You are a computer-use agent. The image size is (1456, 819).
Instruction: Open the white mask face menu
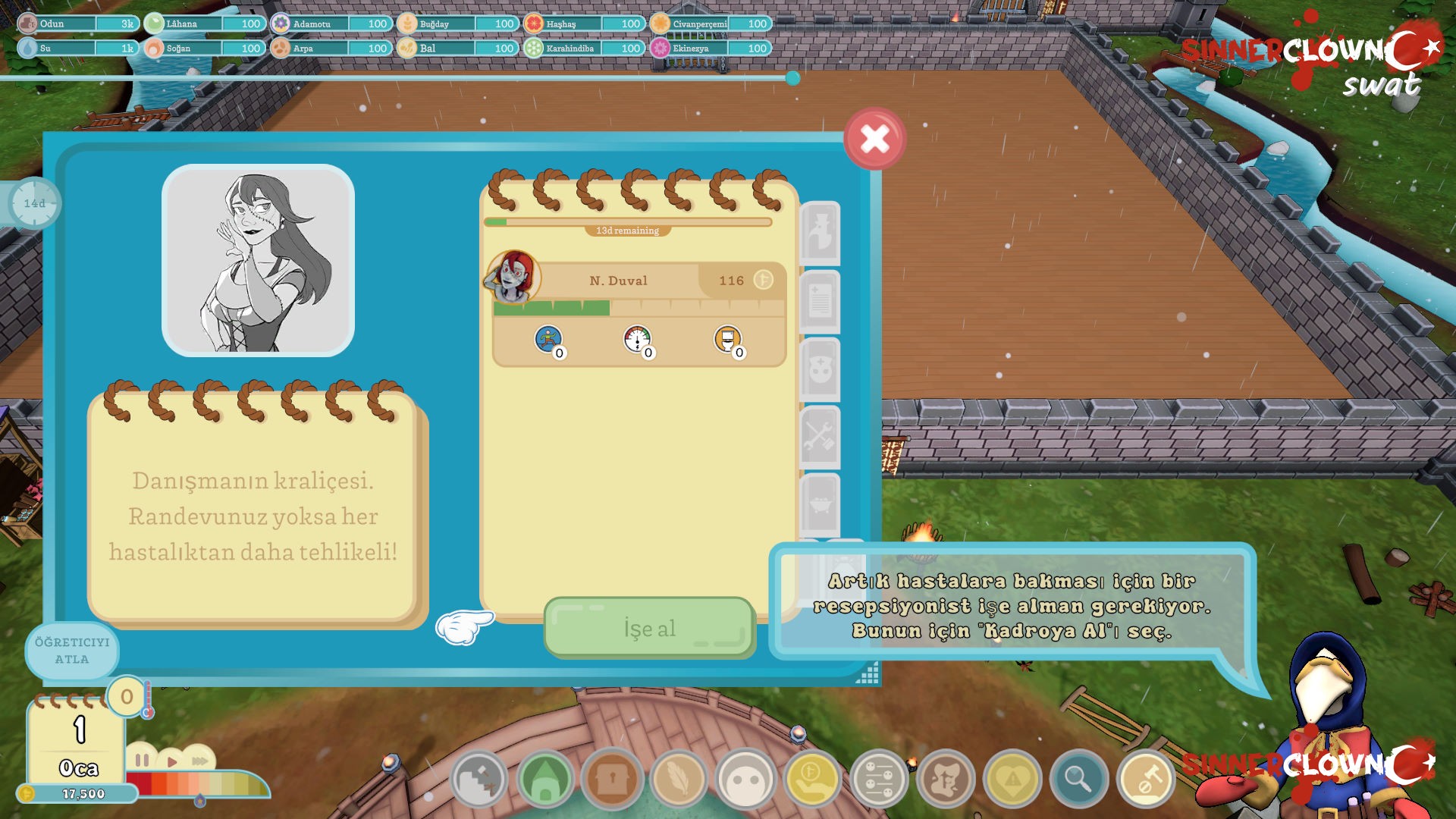coord(745,779)
